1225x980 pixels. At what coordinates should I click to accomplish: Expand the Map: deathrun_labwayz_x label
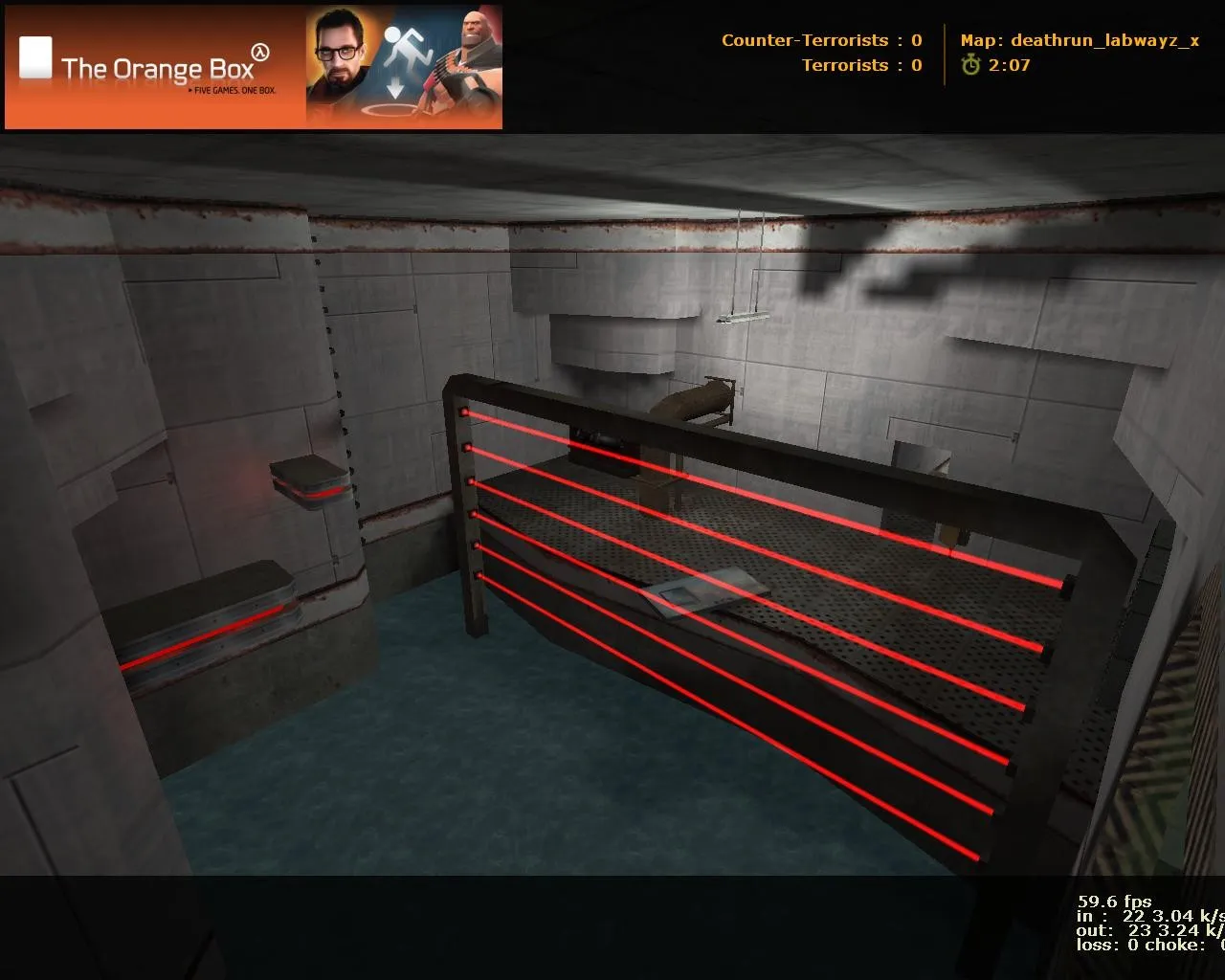point(1080,41)
